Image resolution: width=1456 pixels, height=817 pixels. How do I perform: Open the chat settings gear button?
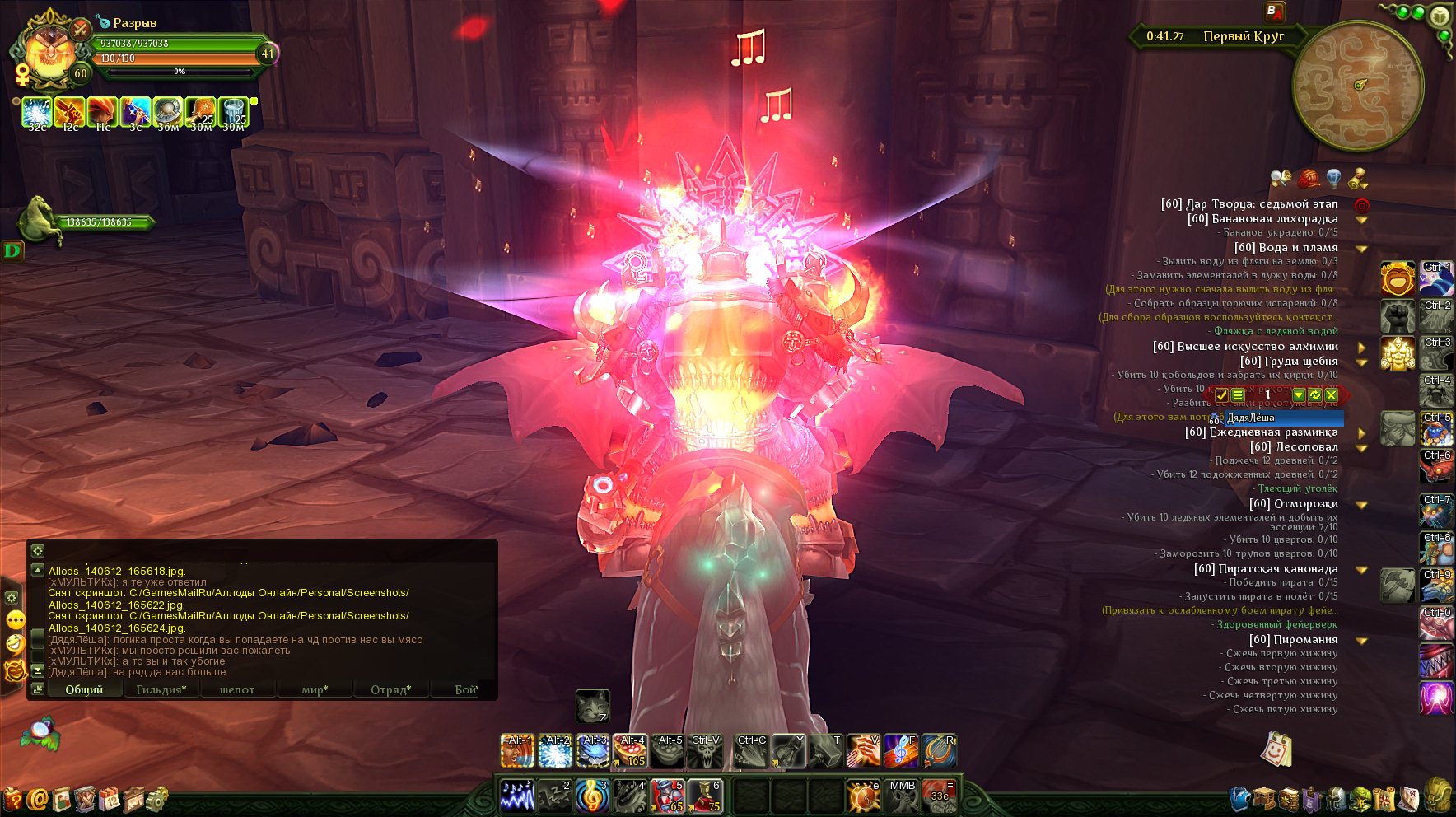point(37,550)
